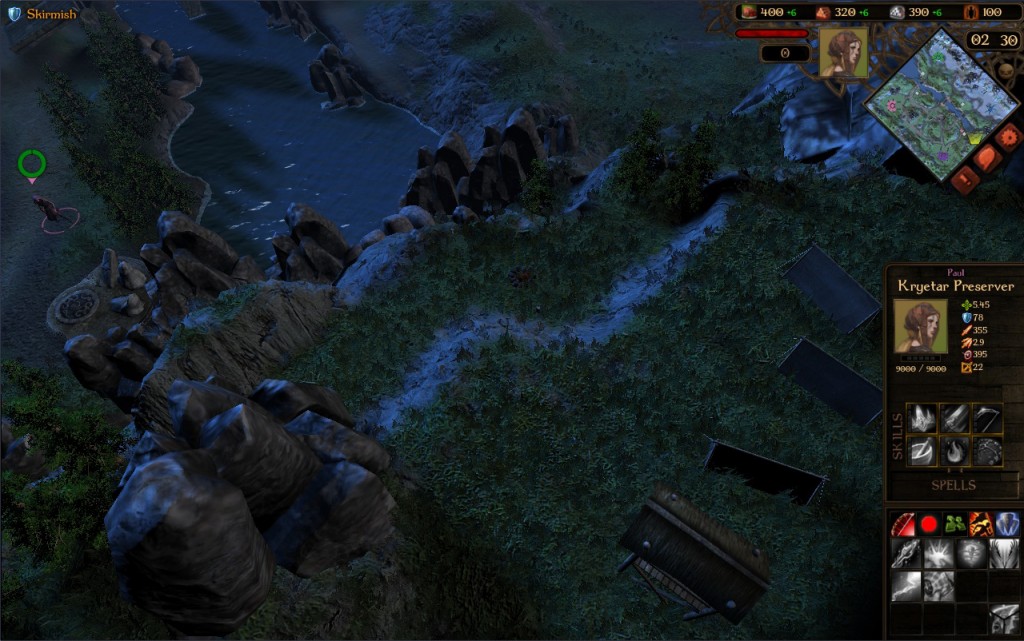Use the green footprints command
This screenshot has height=641, width=1024.
point(954,524)
